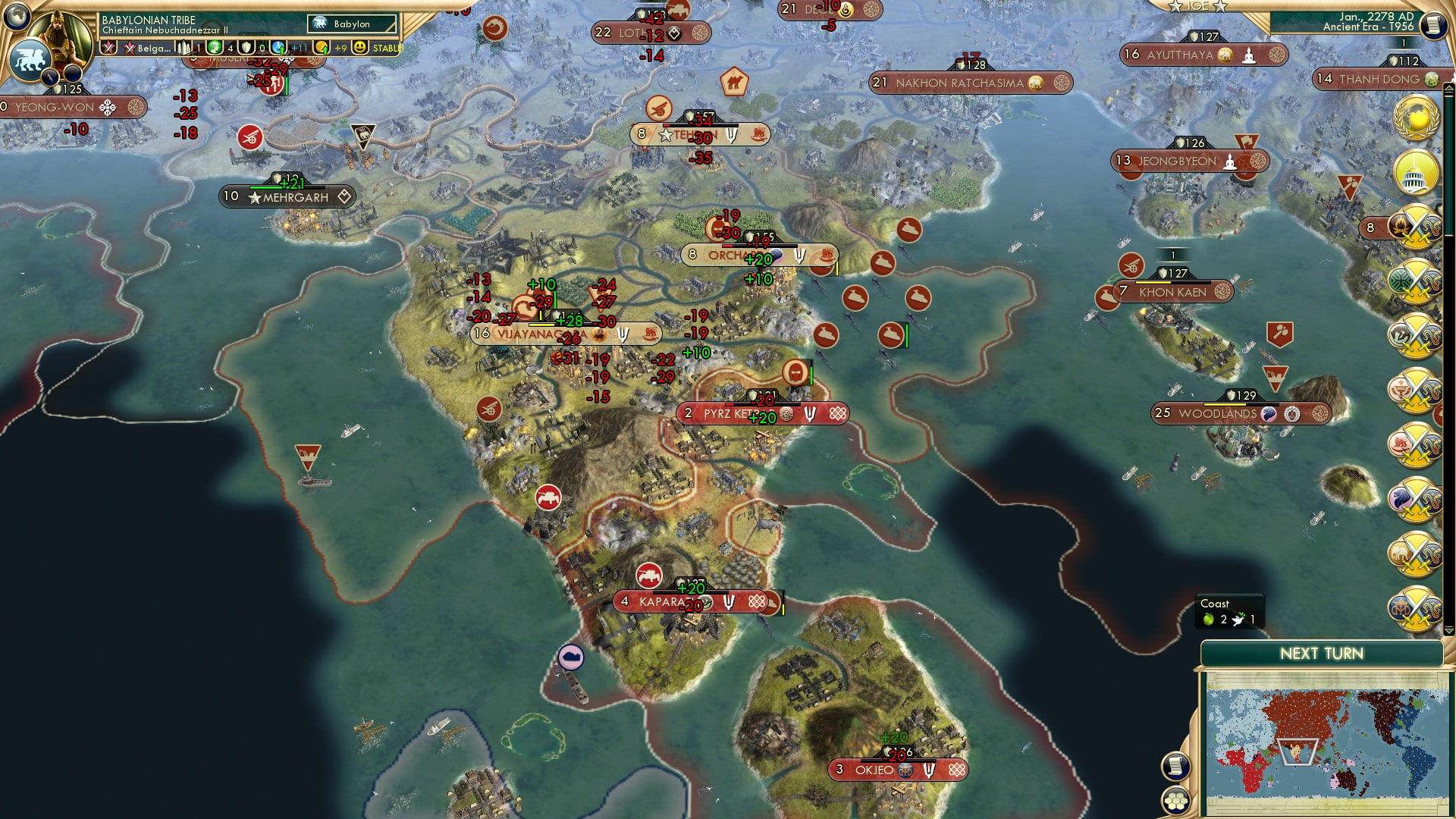Click the topmost crossed-swords war notification
1456x819 pixels.
(1414, 225)
